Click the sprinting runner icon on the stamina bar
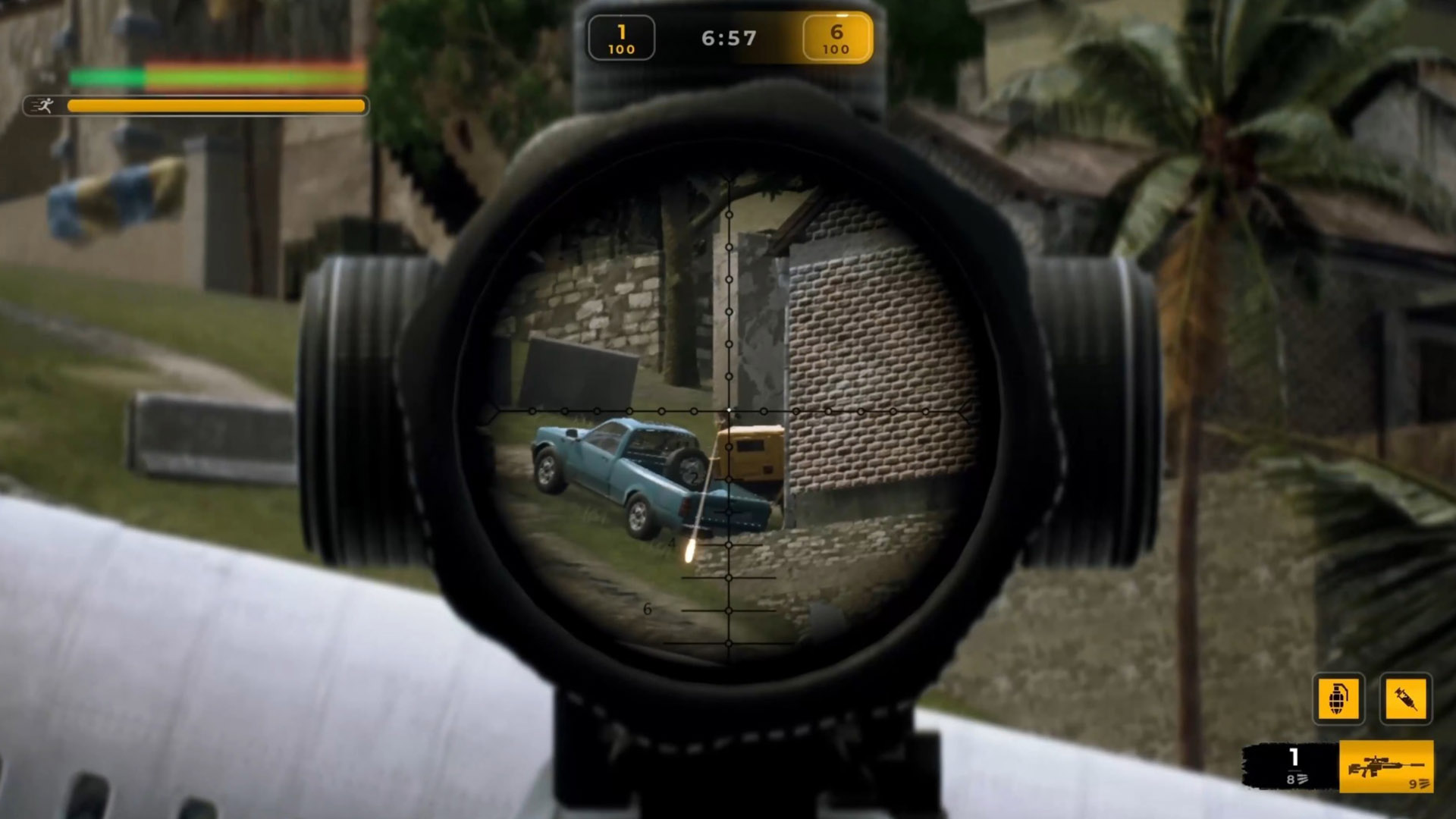This screenshot has width=1456, height=819. tap(47, 106)
